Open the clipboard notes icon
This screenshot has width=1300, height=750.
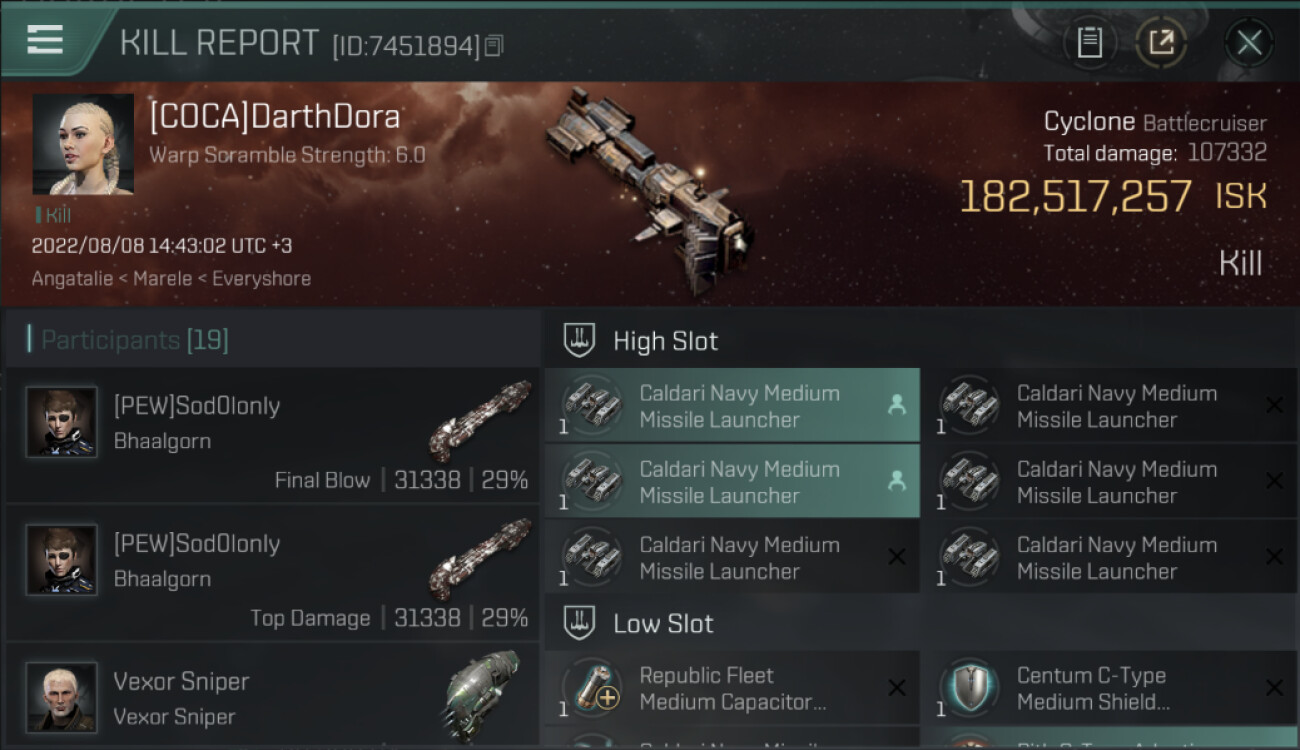(x=1090, y=42)
